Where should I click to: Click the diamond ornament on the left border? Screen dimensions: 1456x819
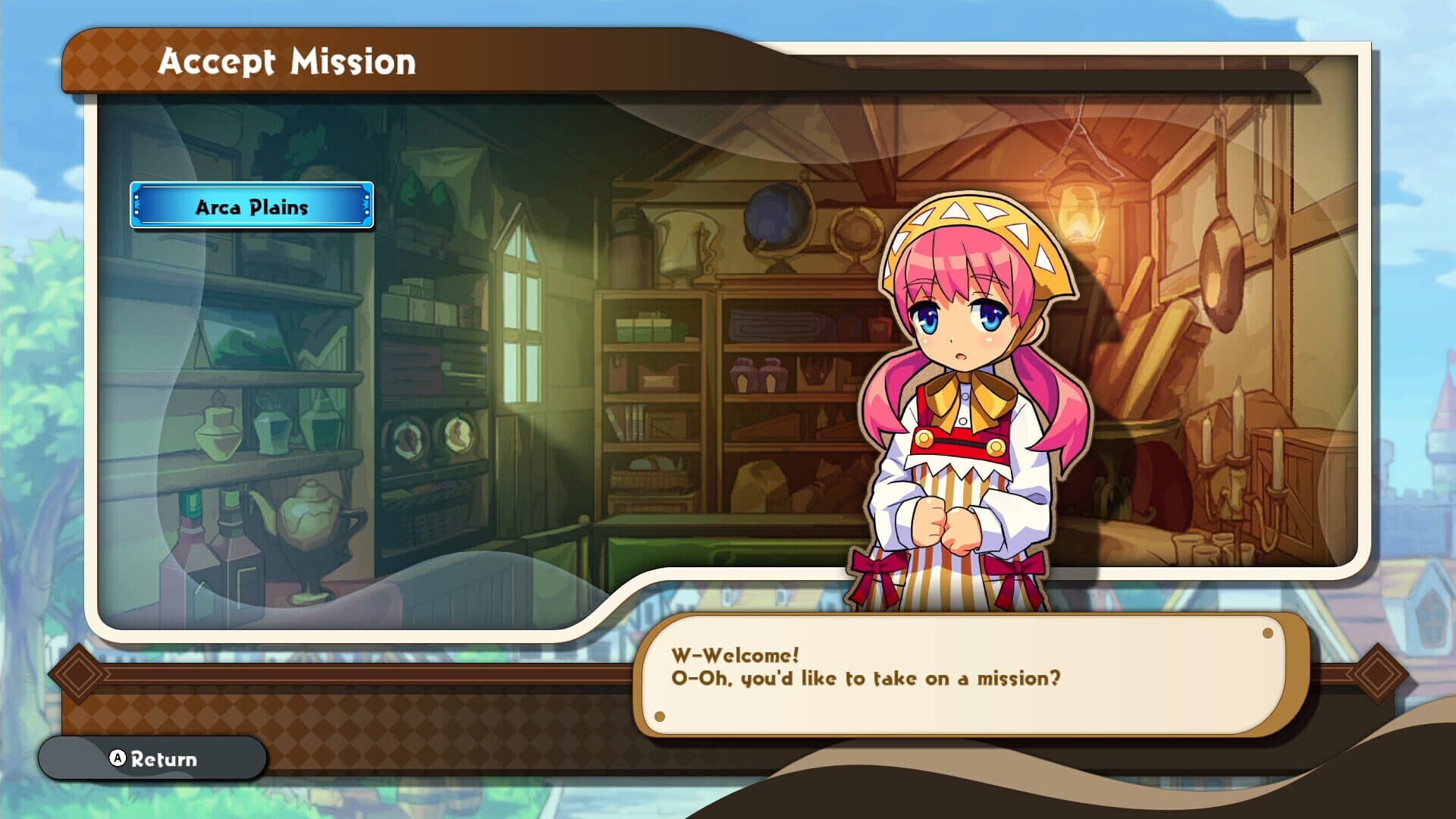coord(78,673)
